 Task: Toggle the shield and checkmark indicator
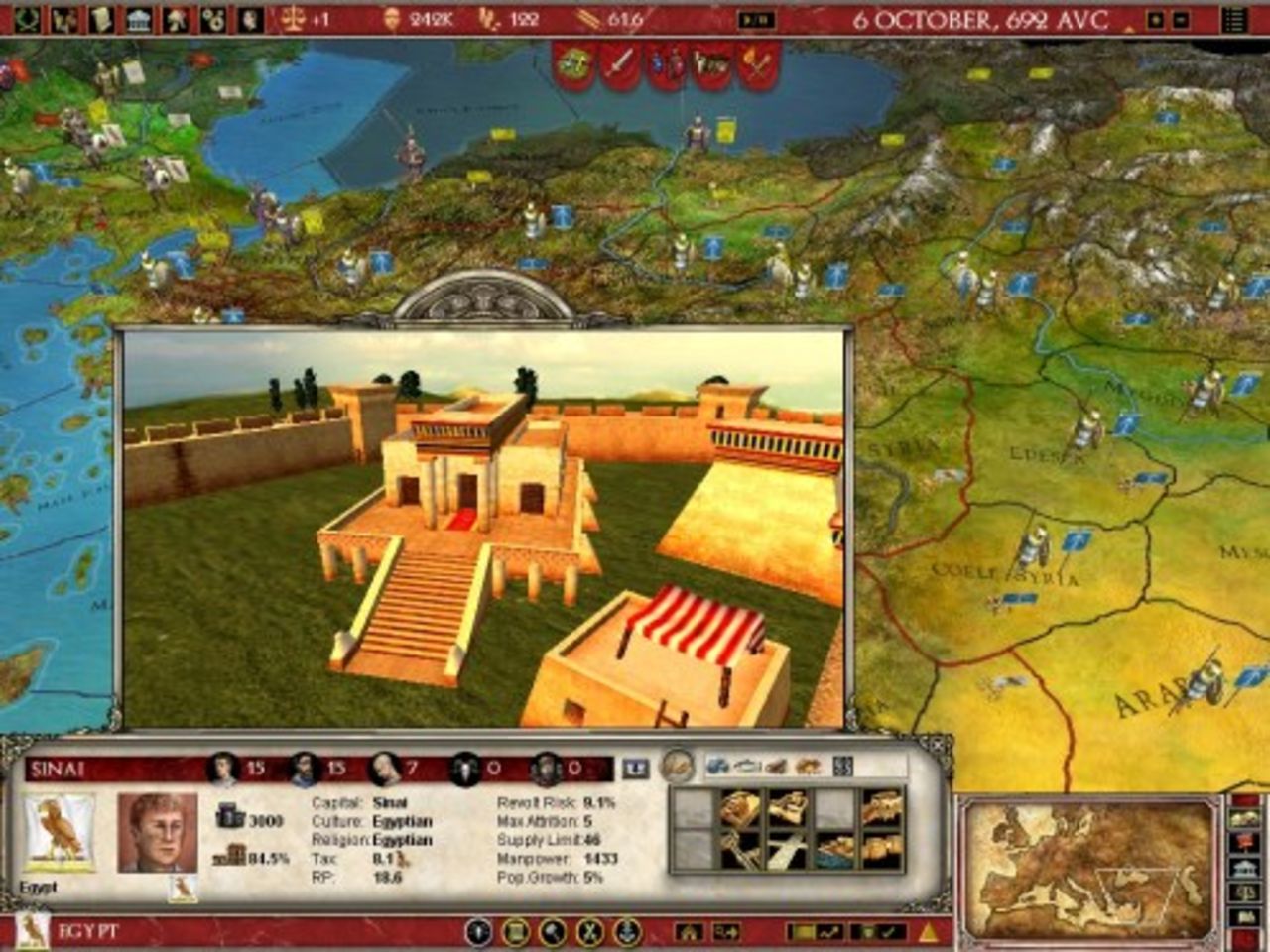click(879, 932)
